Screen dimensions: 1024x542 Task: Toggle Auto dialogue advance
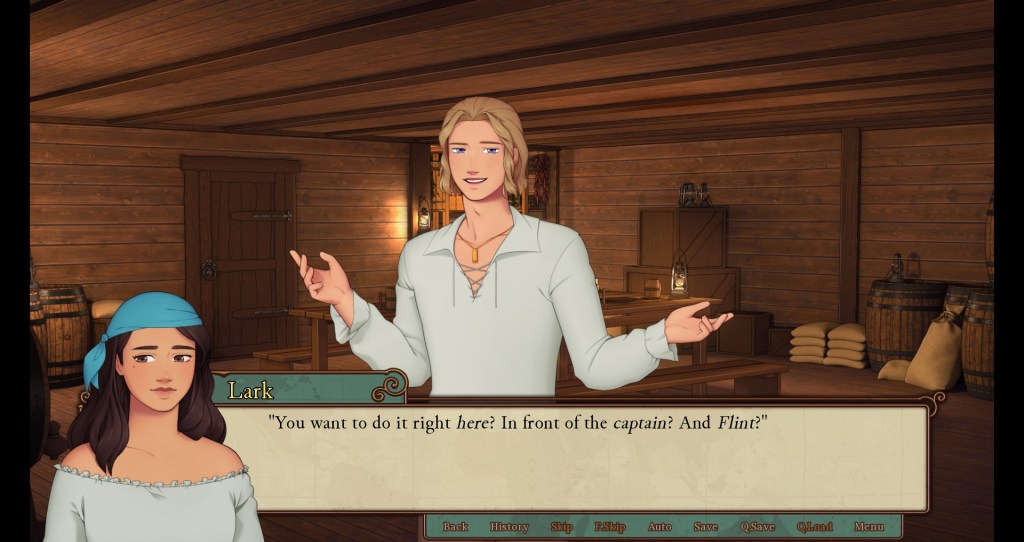(x=659, y=527)
